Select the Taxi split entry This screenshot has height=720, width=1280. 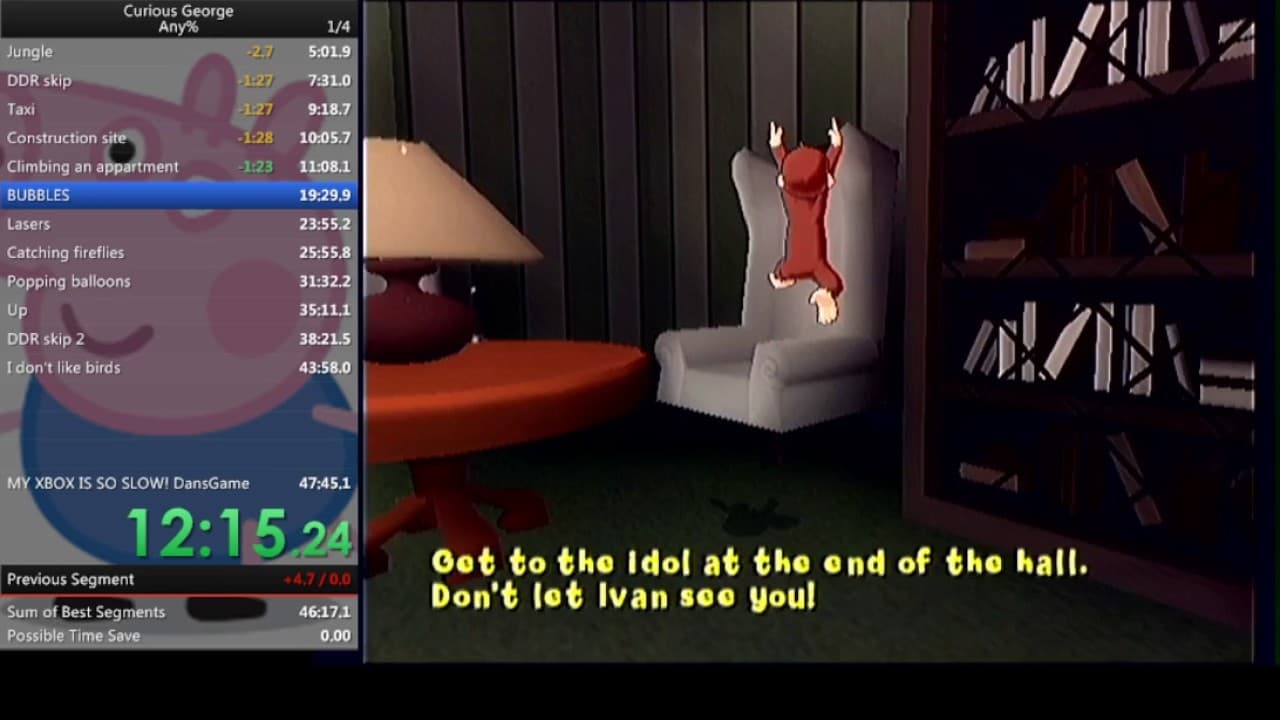pos(100,109)
